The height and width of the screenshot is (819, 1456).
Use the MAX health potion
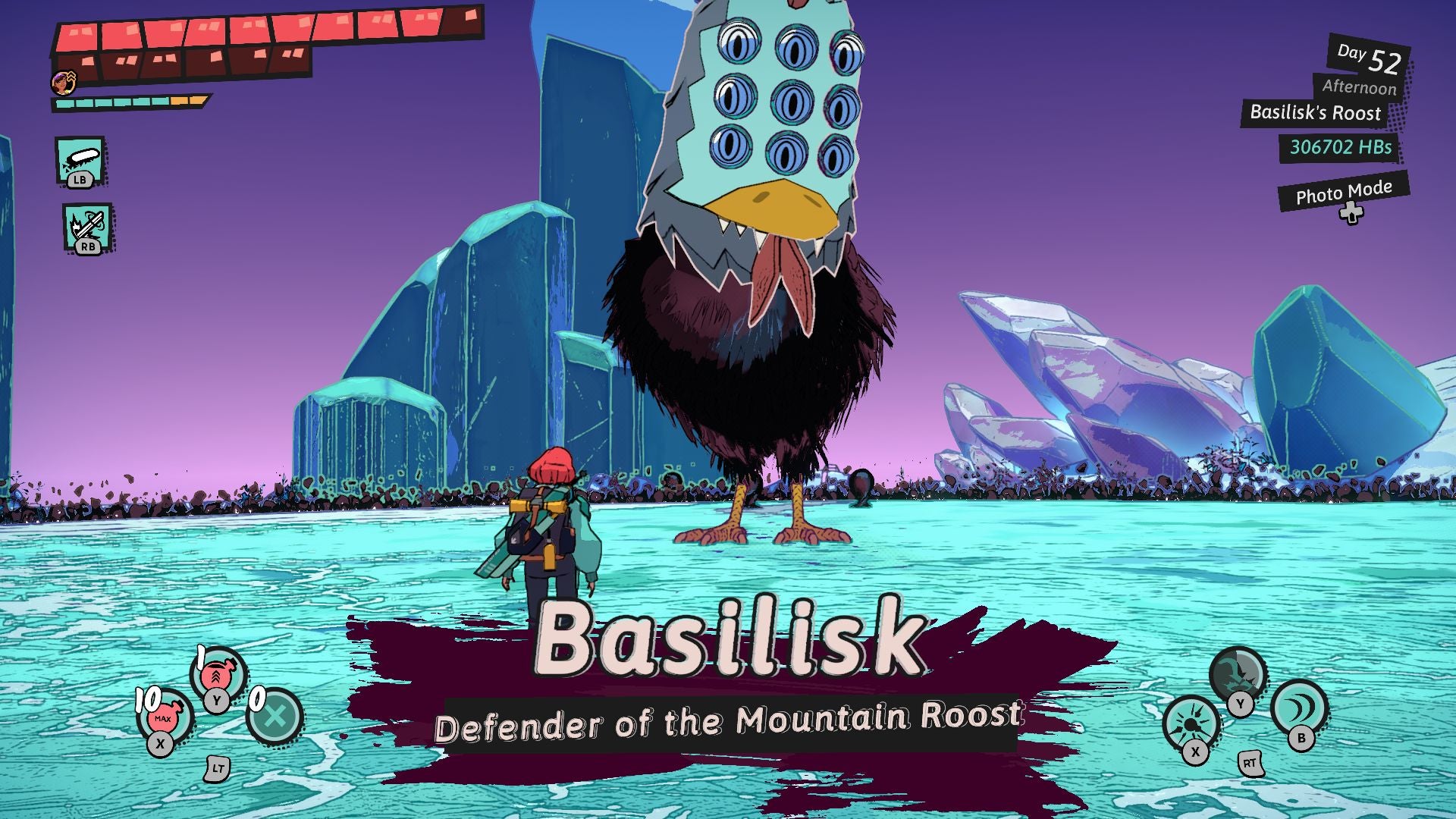[164, 716]
